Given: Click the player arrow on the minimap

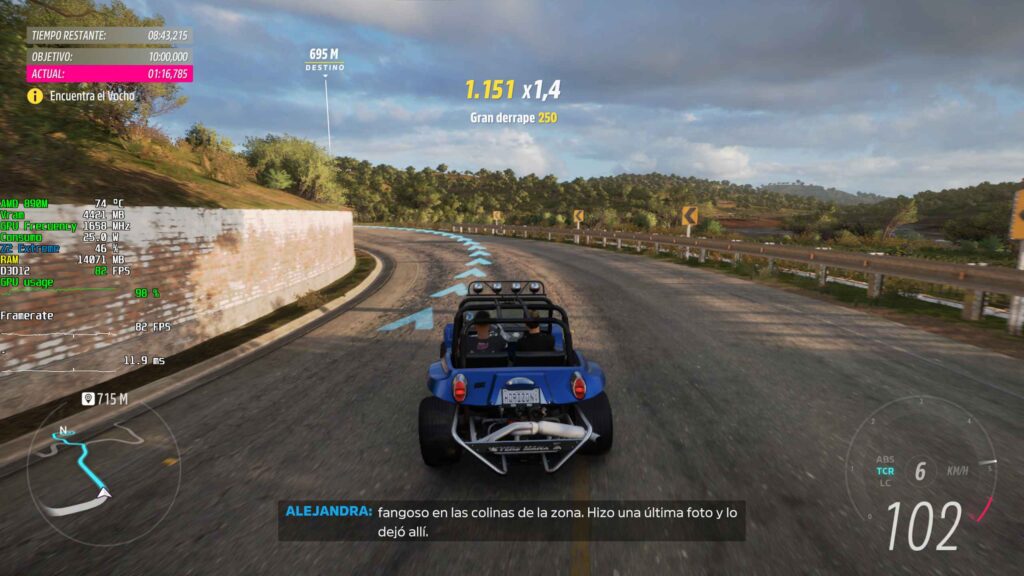Looking at the screenshot, I should click(x=104, y=492).
